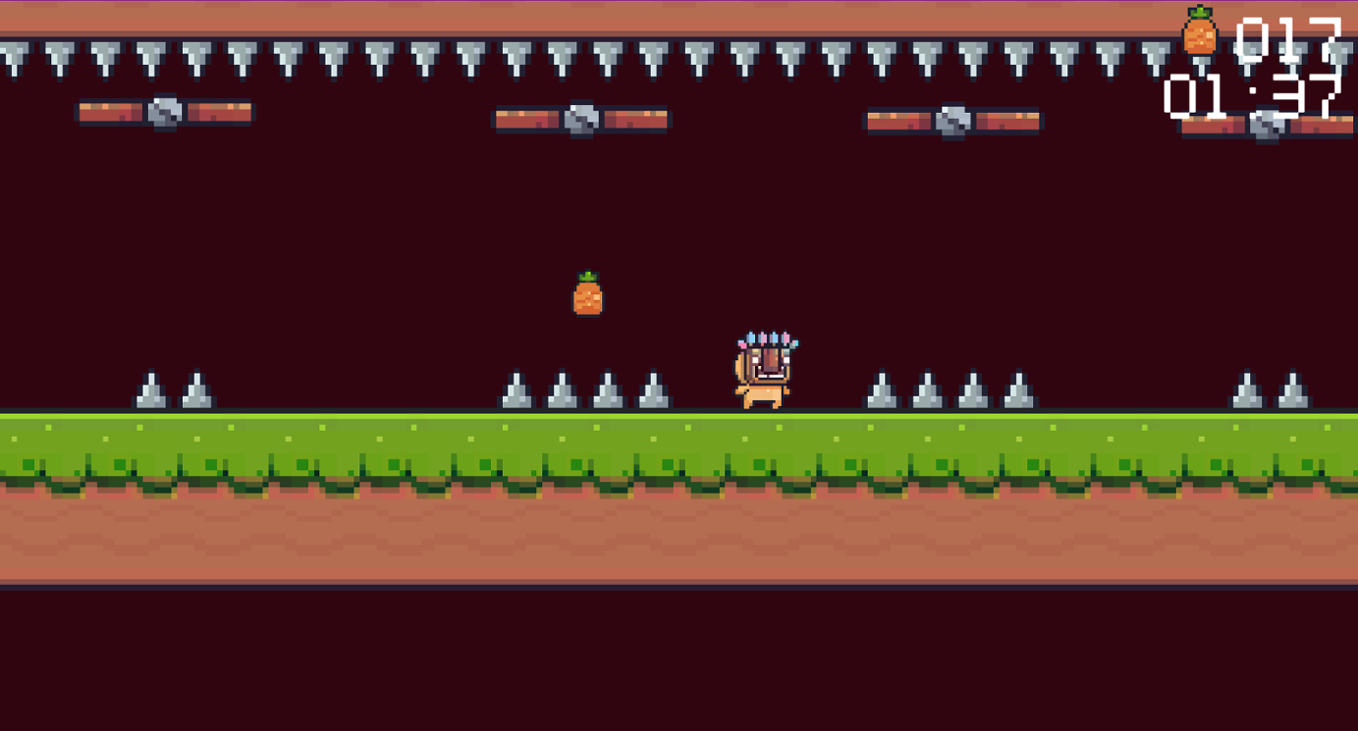
Task: Select the pineapple collectible floating mid-air
Action: 587,293
